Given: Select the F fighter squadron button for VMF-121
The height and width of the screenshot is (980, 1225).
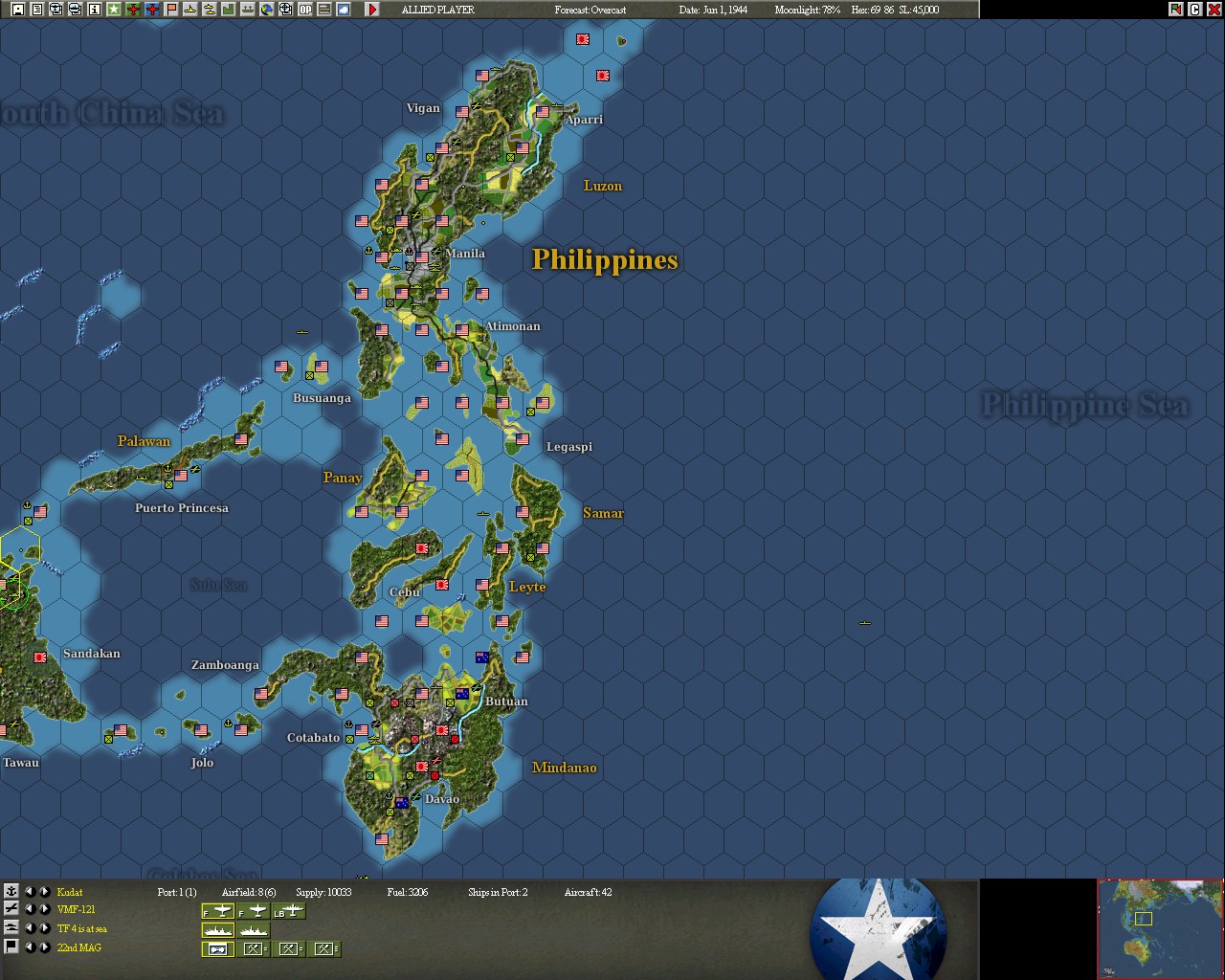Looking at the screenshot, I should coord(216,912).
